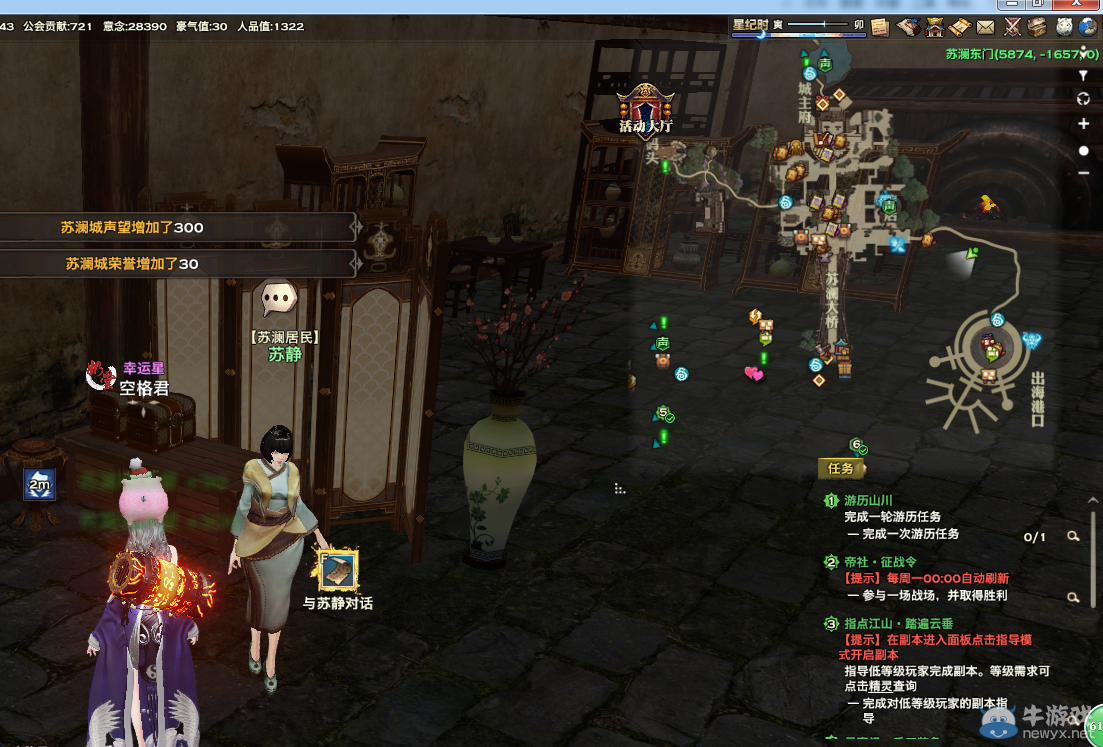This screenshot has height=747, width=1103.
Task: Open the golden scroll icon
Action: click(959, 27)
